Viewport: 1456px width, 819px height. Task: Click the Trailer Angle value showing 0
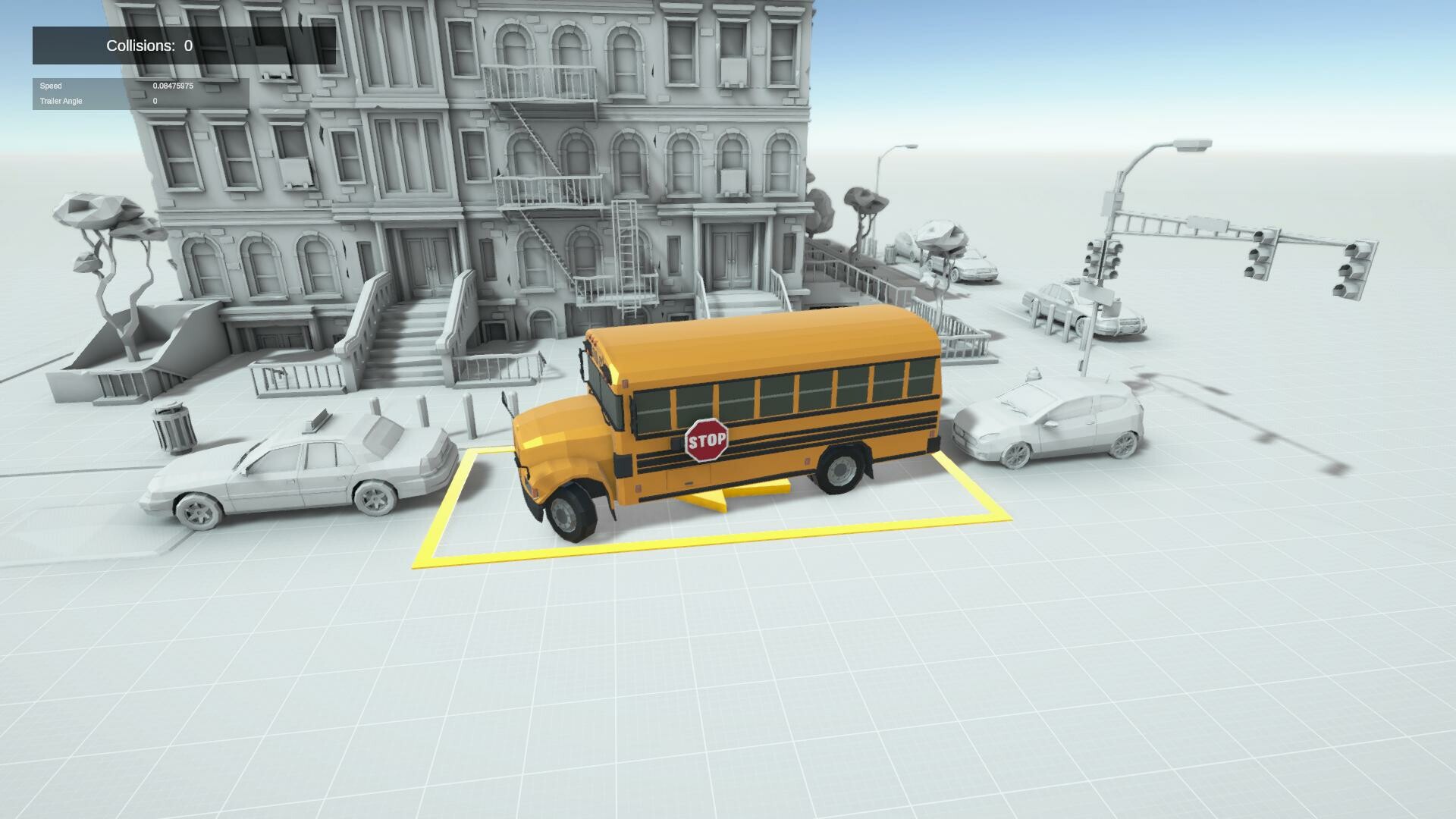tap(155, 100)
